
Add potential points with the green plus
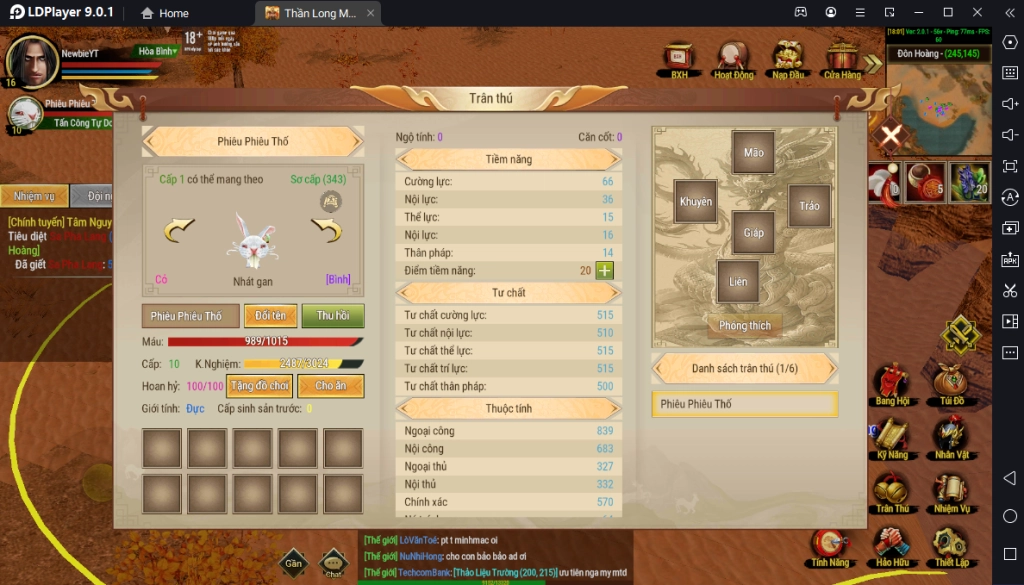604,270
